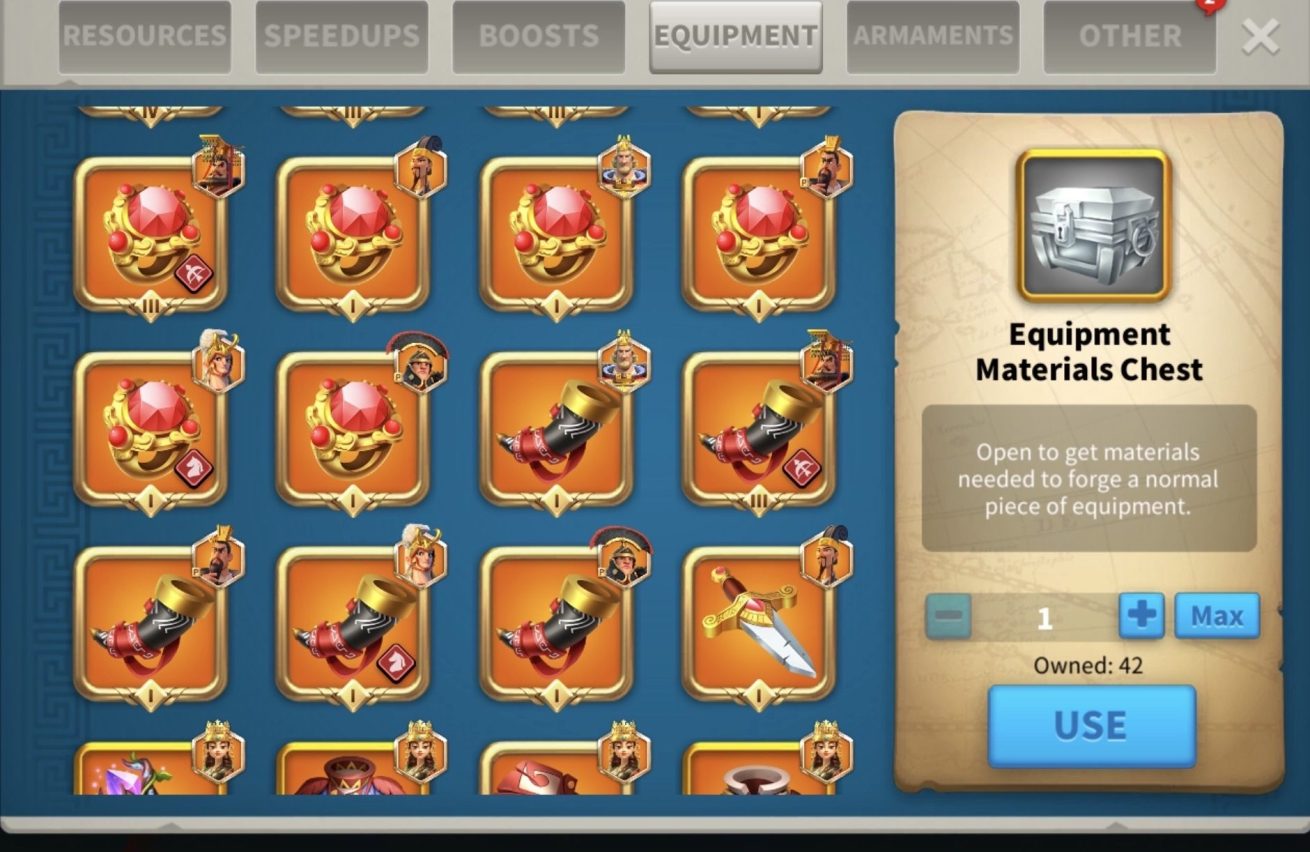Choose the level III ruby ring
Viewport: 1310px width, 852px height.
[151, 234]
